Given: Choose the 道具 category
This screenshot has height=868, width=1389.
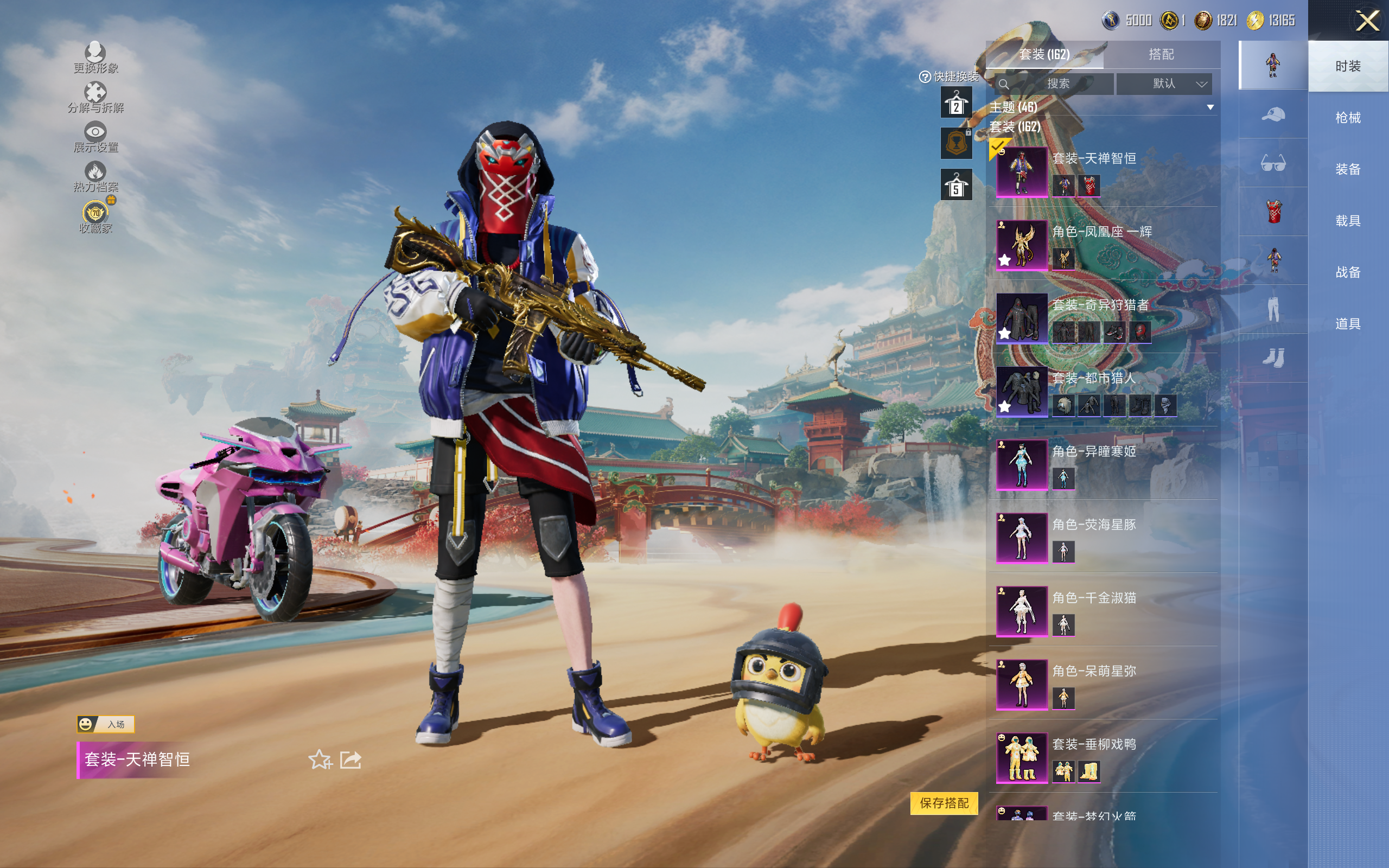Looking at the screenshot, I should coord(1347,324).
